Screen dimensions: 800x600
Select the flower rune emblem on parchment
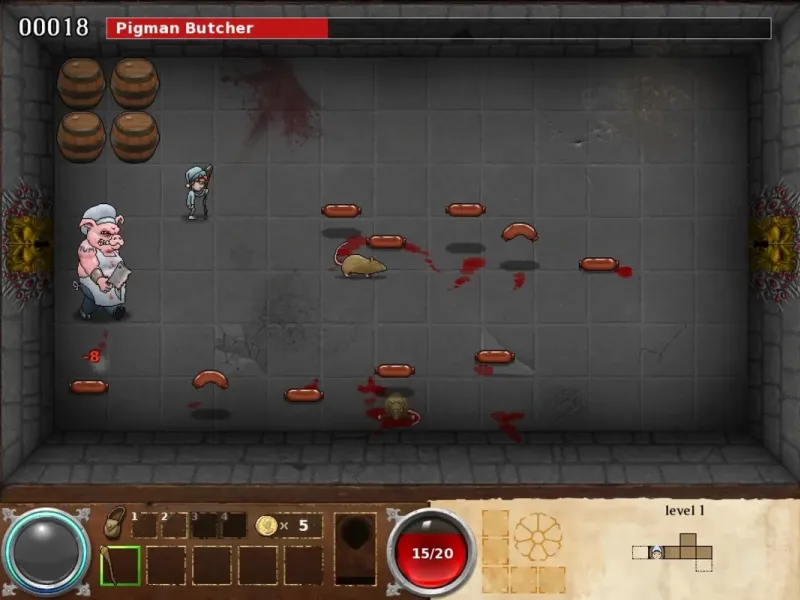coord(538,536)
